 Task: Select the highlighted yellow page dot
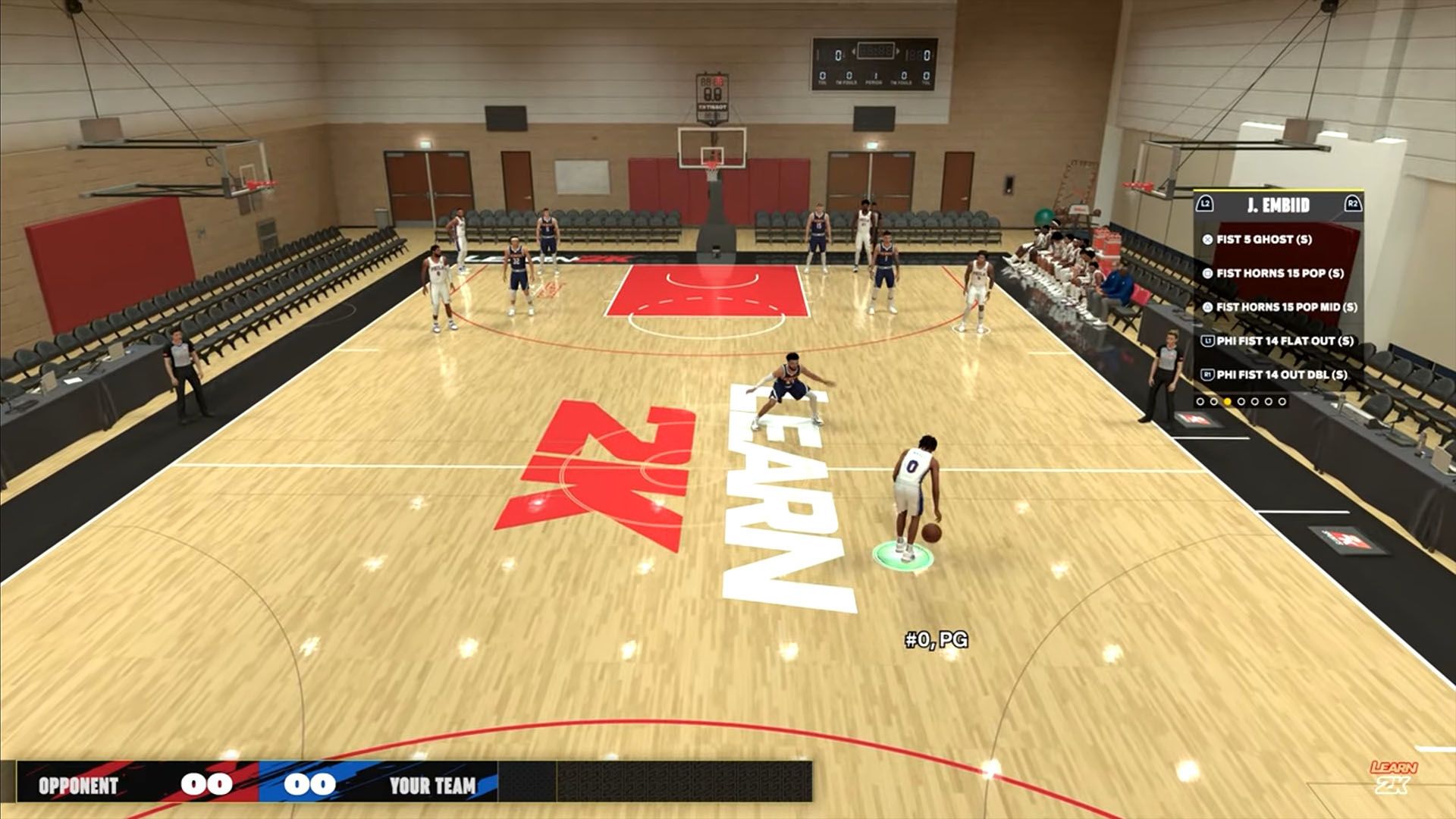coord(1227,401)
